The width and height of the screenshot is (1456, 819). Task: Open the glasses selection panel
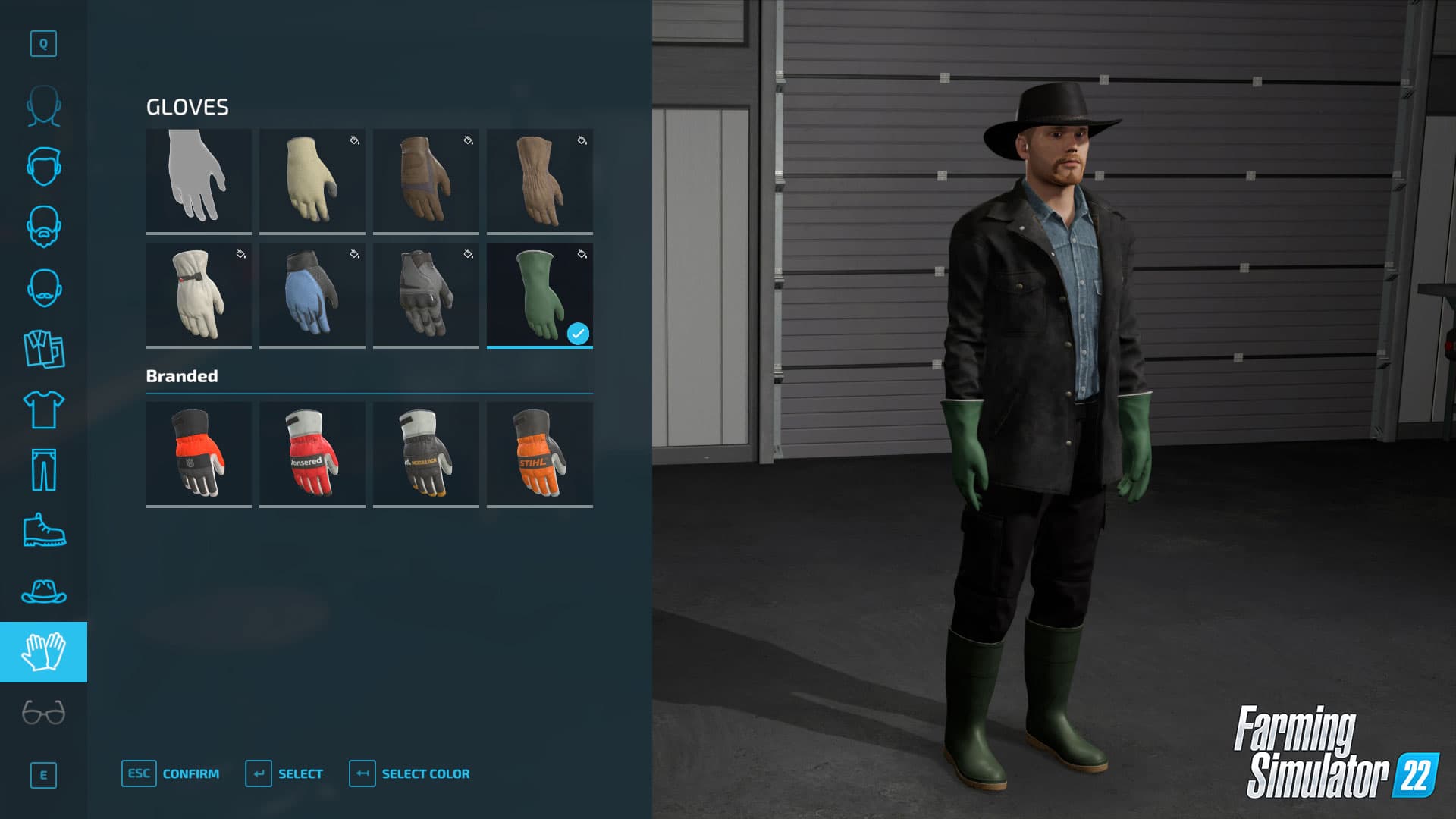click(44, 711)
